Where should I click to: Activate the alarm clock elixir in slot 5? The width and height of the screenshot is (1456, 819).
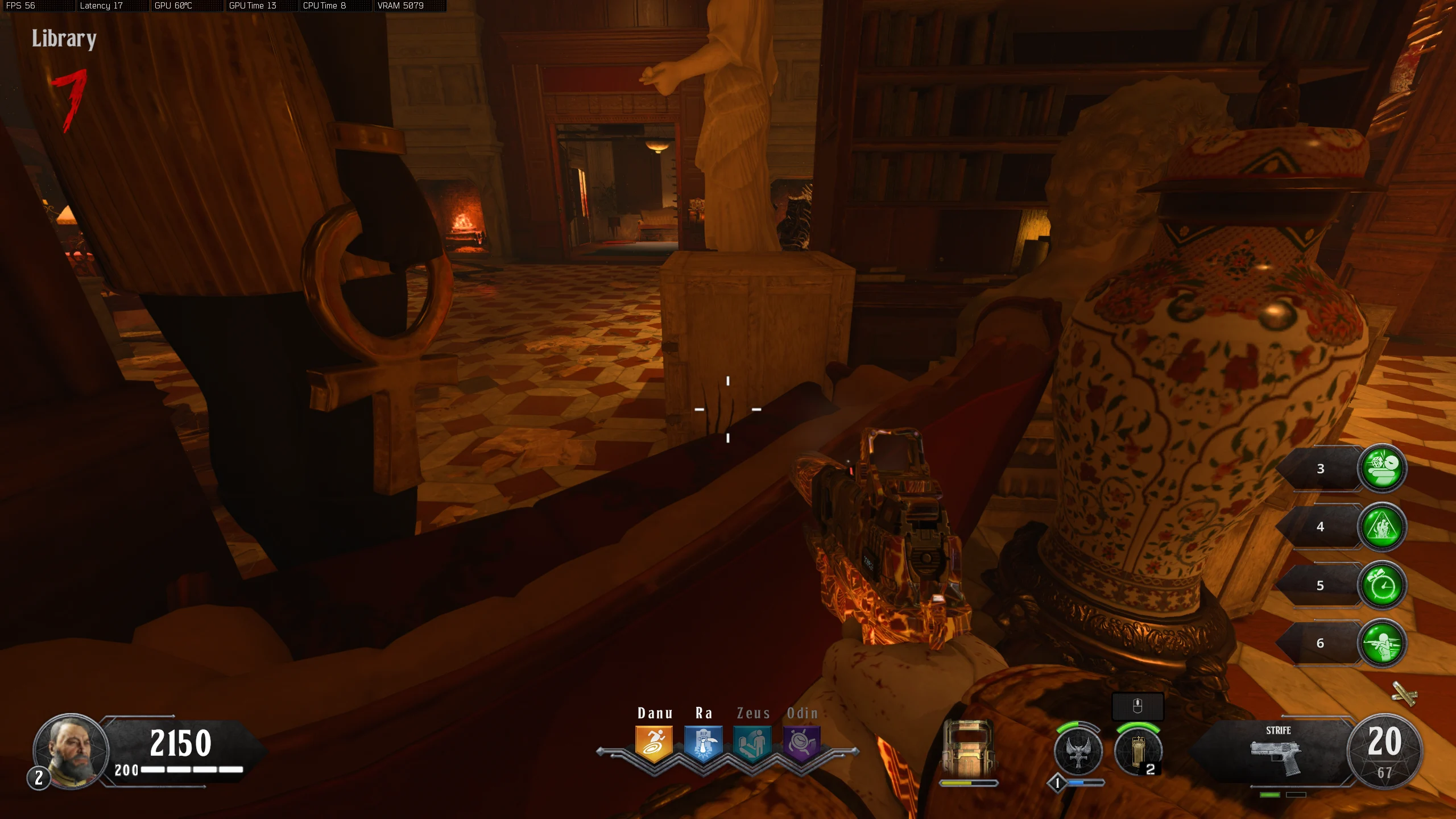click(x=1382, y=585)
